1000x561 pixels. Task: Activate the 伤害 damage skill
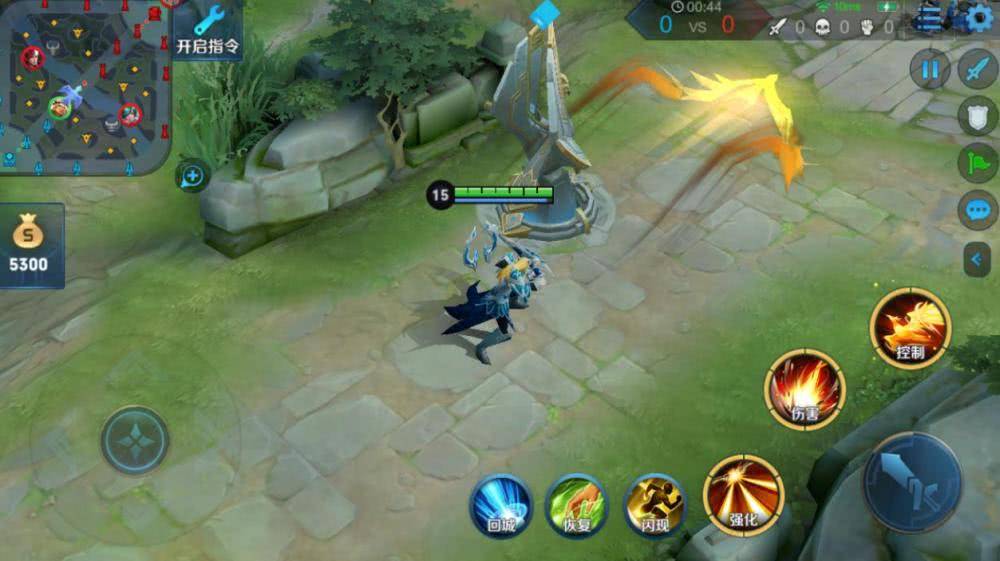(805, 390)
